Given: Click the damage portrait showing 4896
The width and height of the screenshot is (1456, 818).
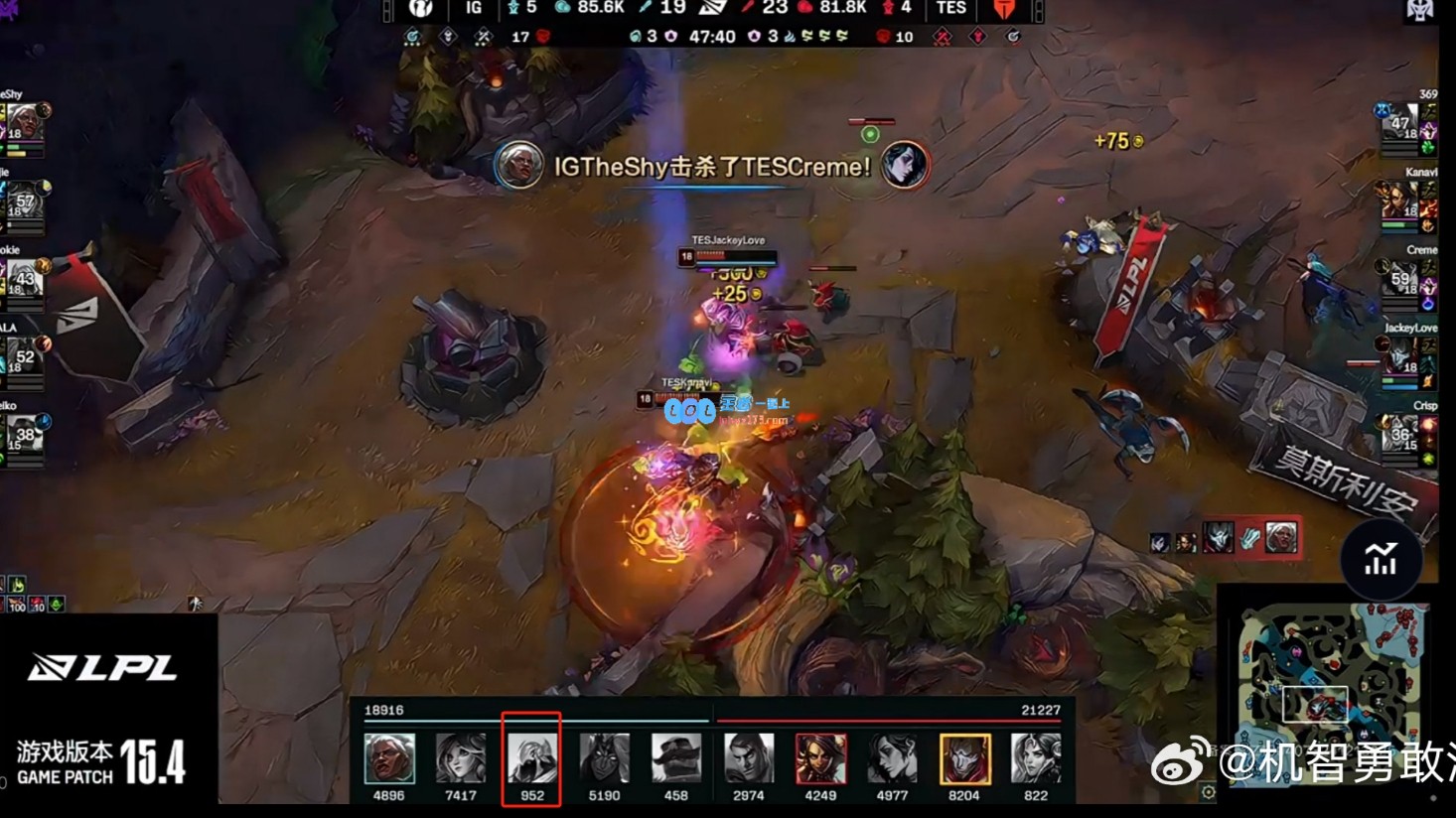Looking at the screenshot, I should 389,758.
